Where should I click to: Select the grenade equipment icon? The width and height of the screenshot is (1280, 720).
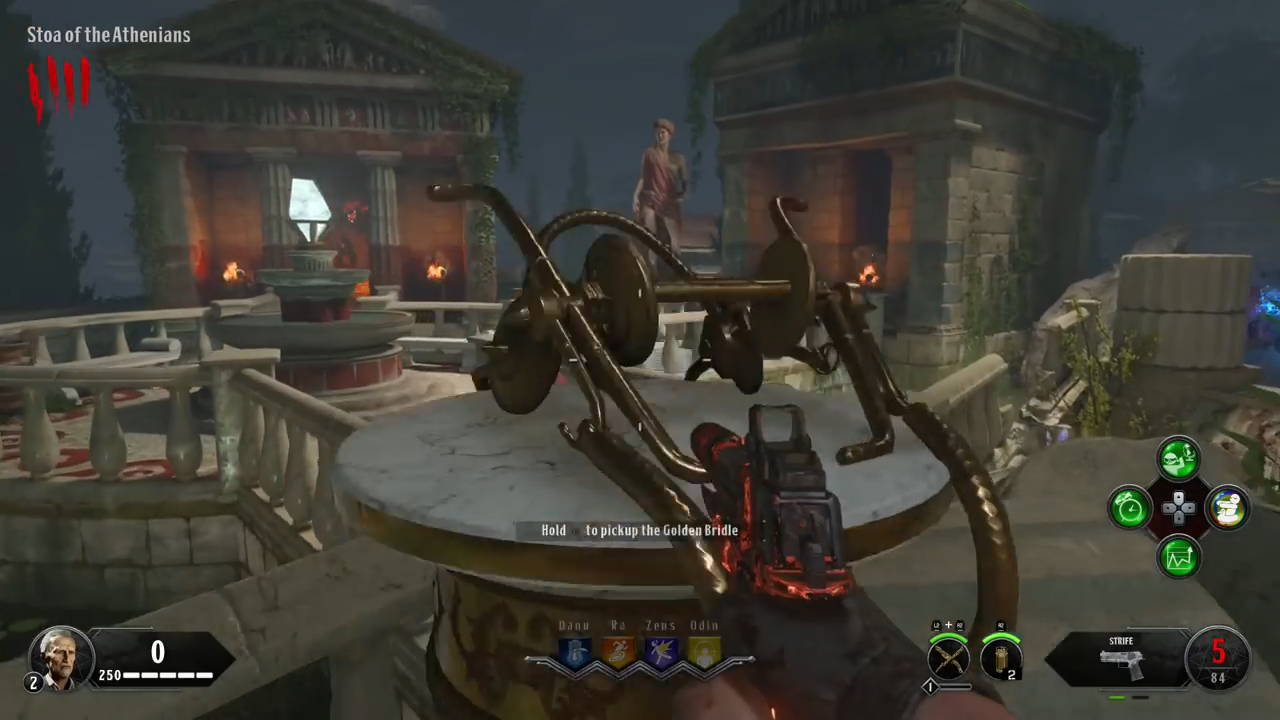point(1000,658)
